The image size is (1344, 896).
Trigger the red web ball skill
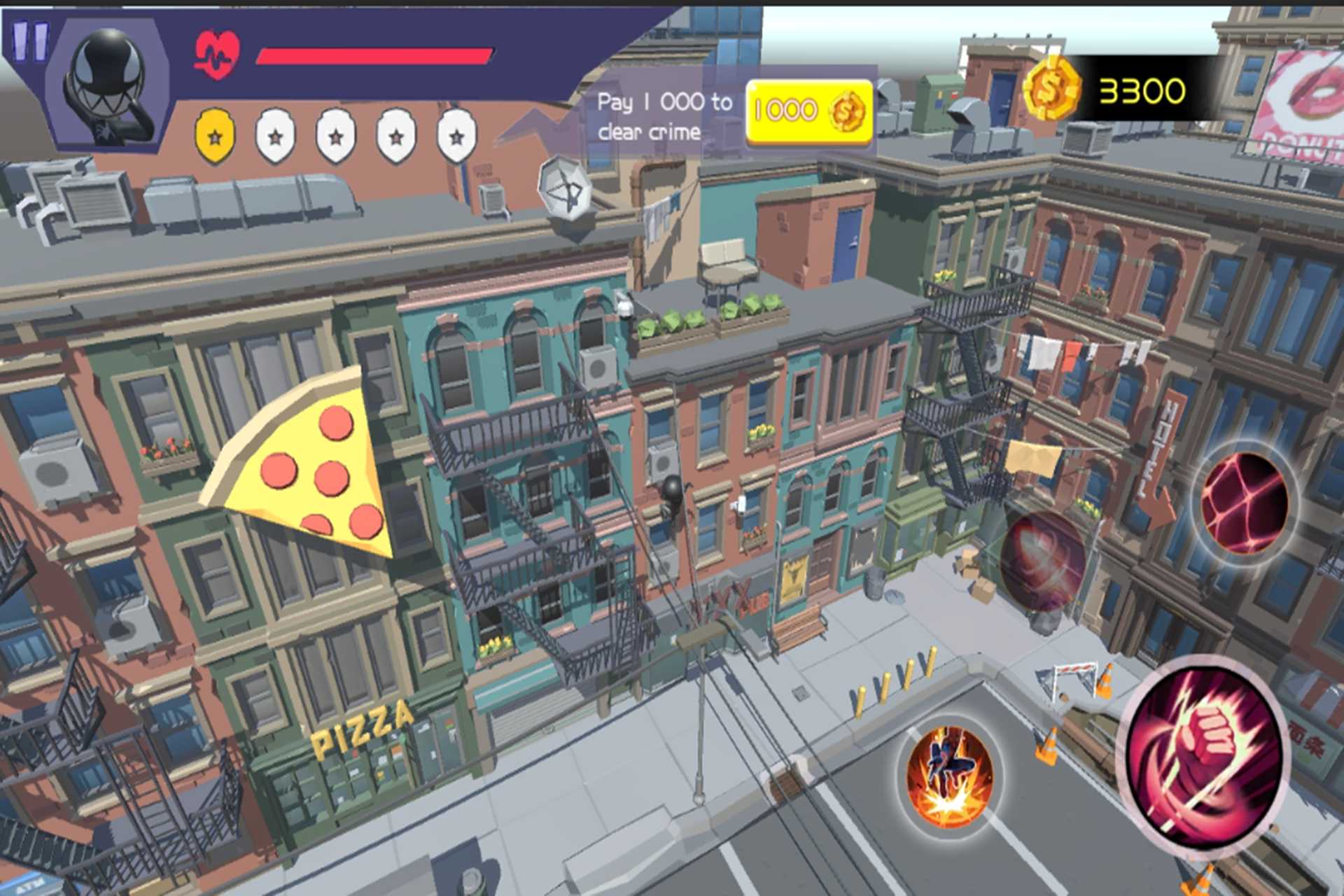(x=1243, y=503)
